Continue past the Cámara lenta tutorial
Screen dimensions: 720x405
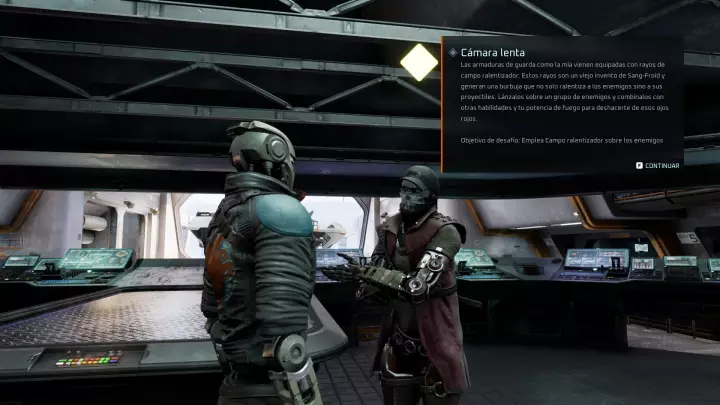[x=658, y=165]
